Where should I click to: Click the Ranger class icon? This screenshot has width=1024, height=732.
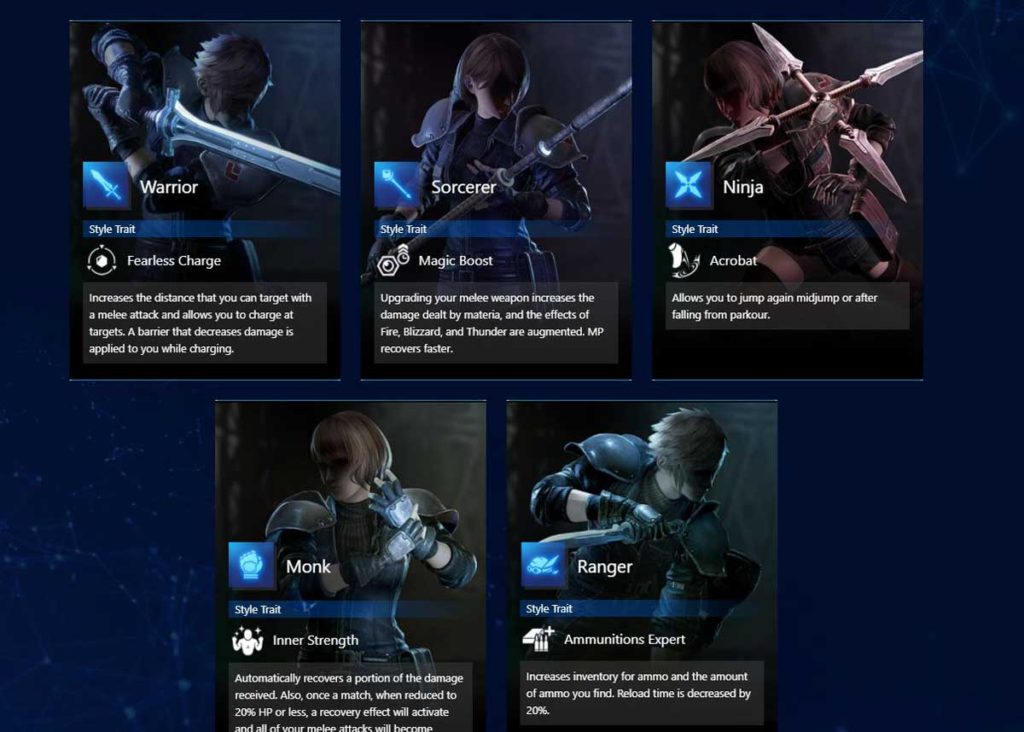point(544,566)
